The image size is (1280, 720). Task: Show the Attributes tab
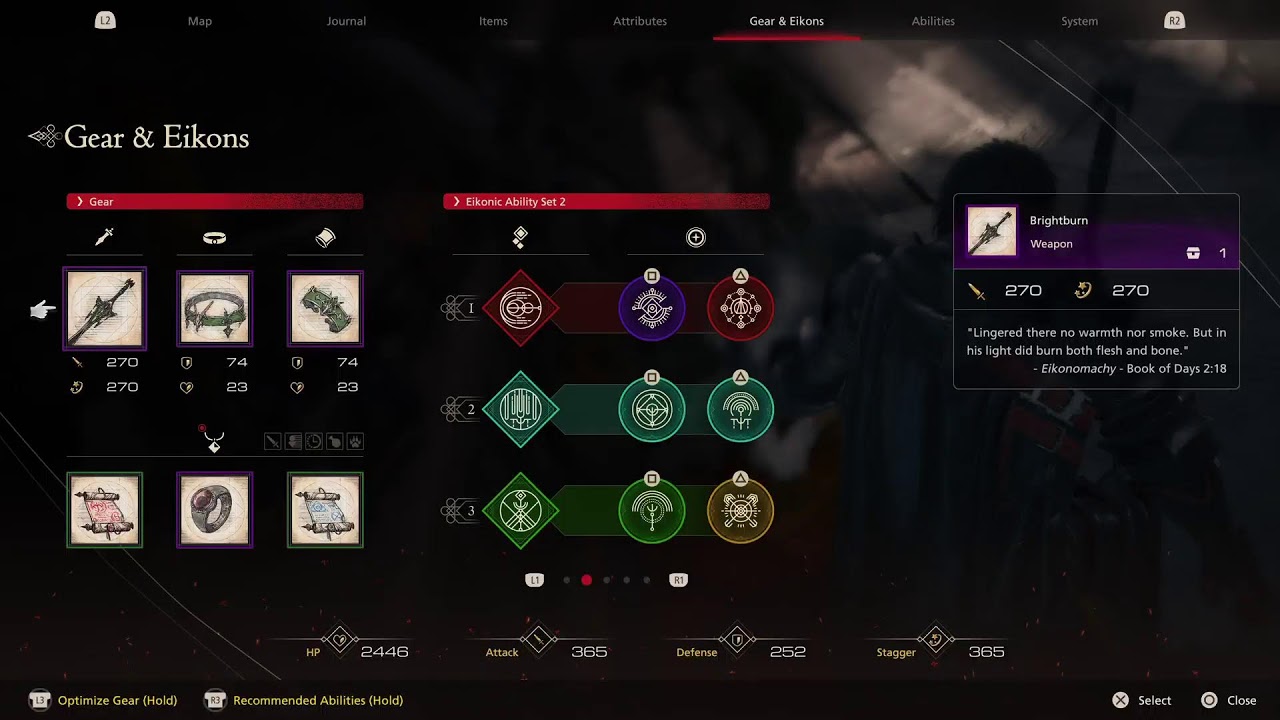pos(640,21)
